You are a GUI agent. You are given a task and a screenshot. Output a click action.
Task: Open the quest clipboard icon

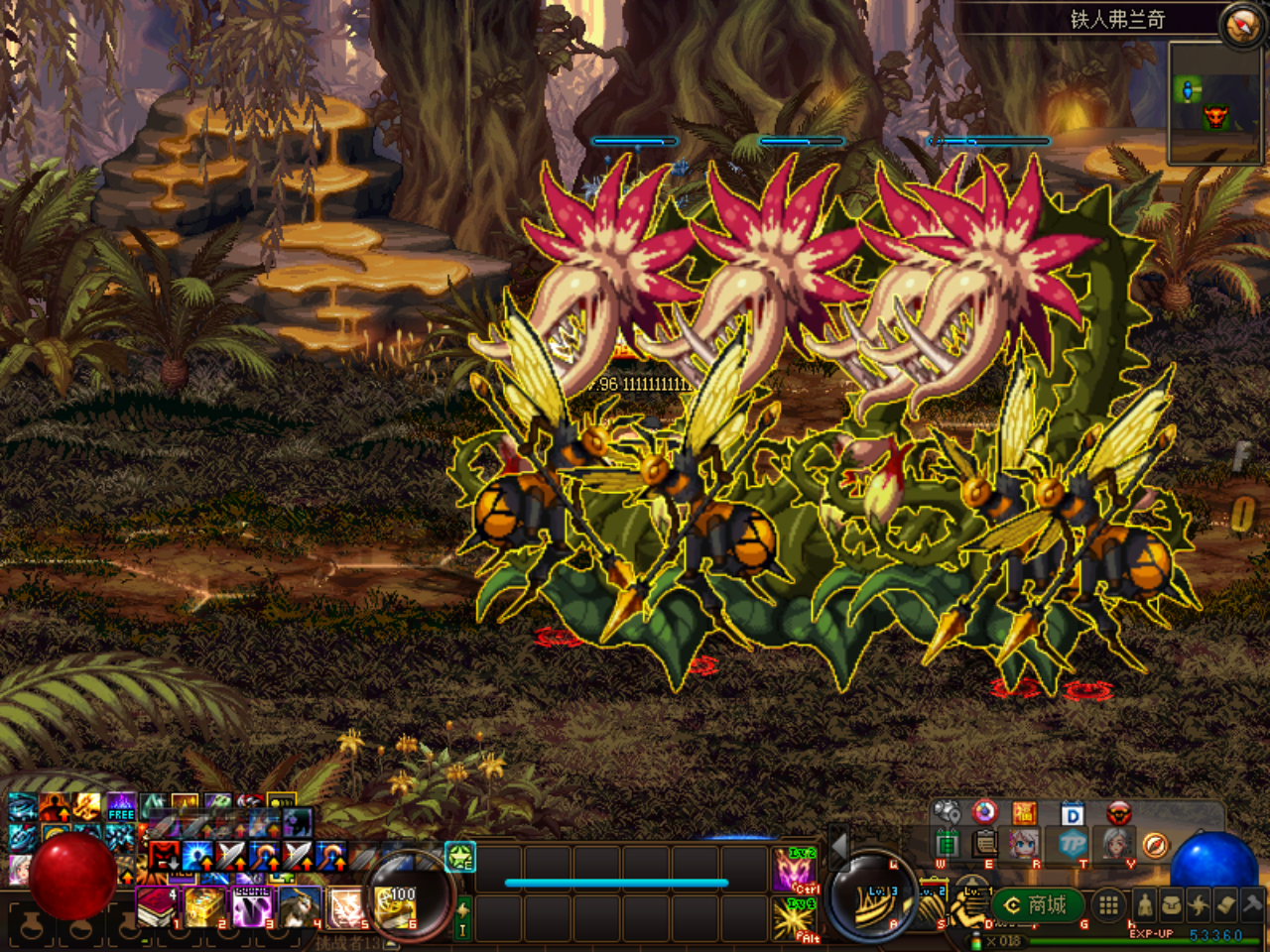(x=985, y=844)
